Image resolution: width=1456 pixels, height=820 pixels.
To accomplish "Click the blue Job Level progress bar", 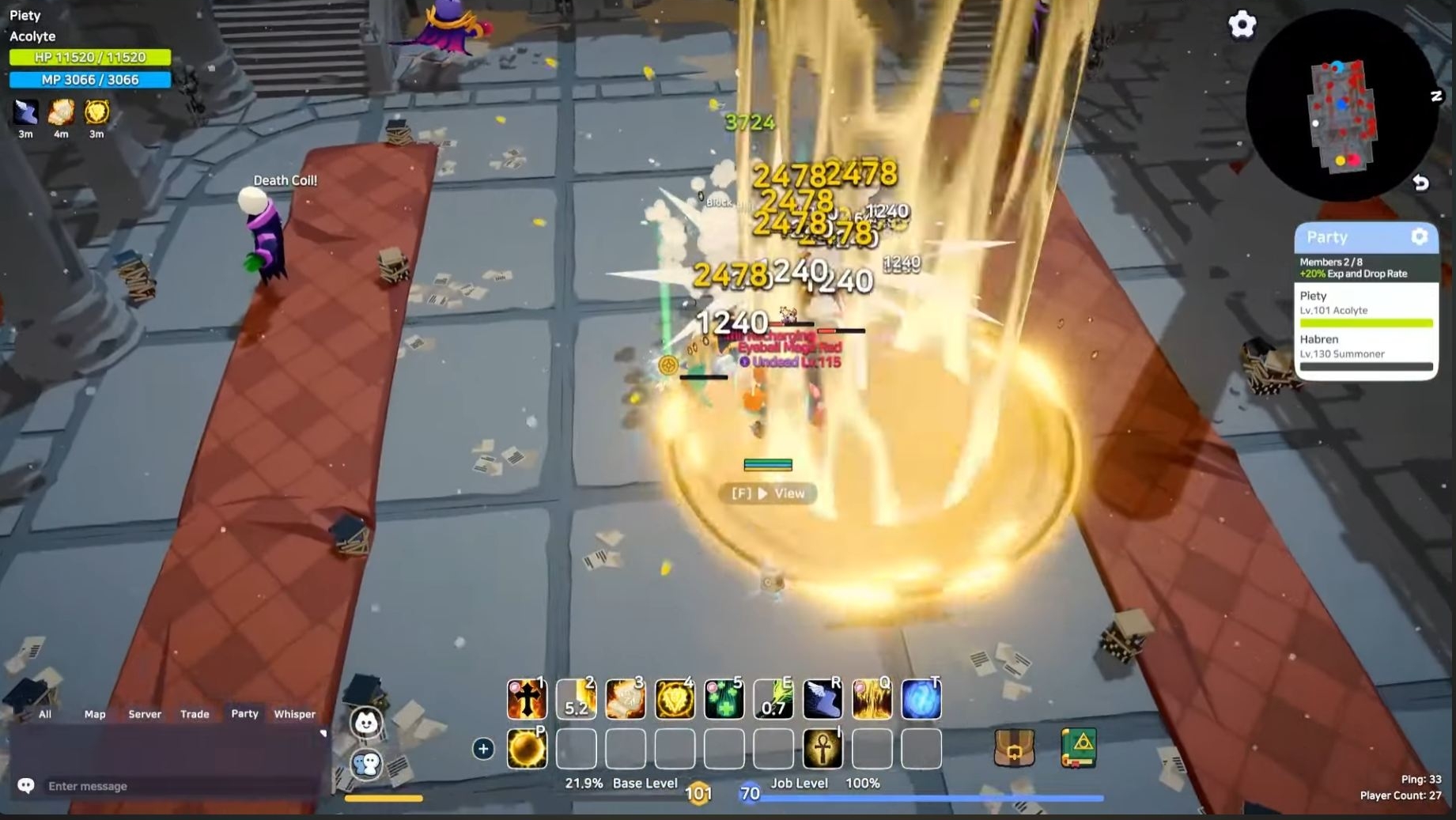I will point(933,797).
